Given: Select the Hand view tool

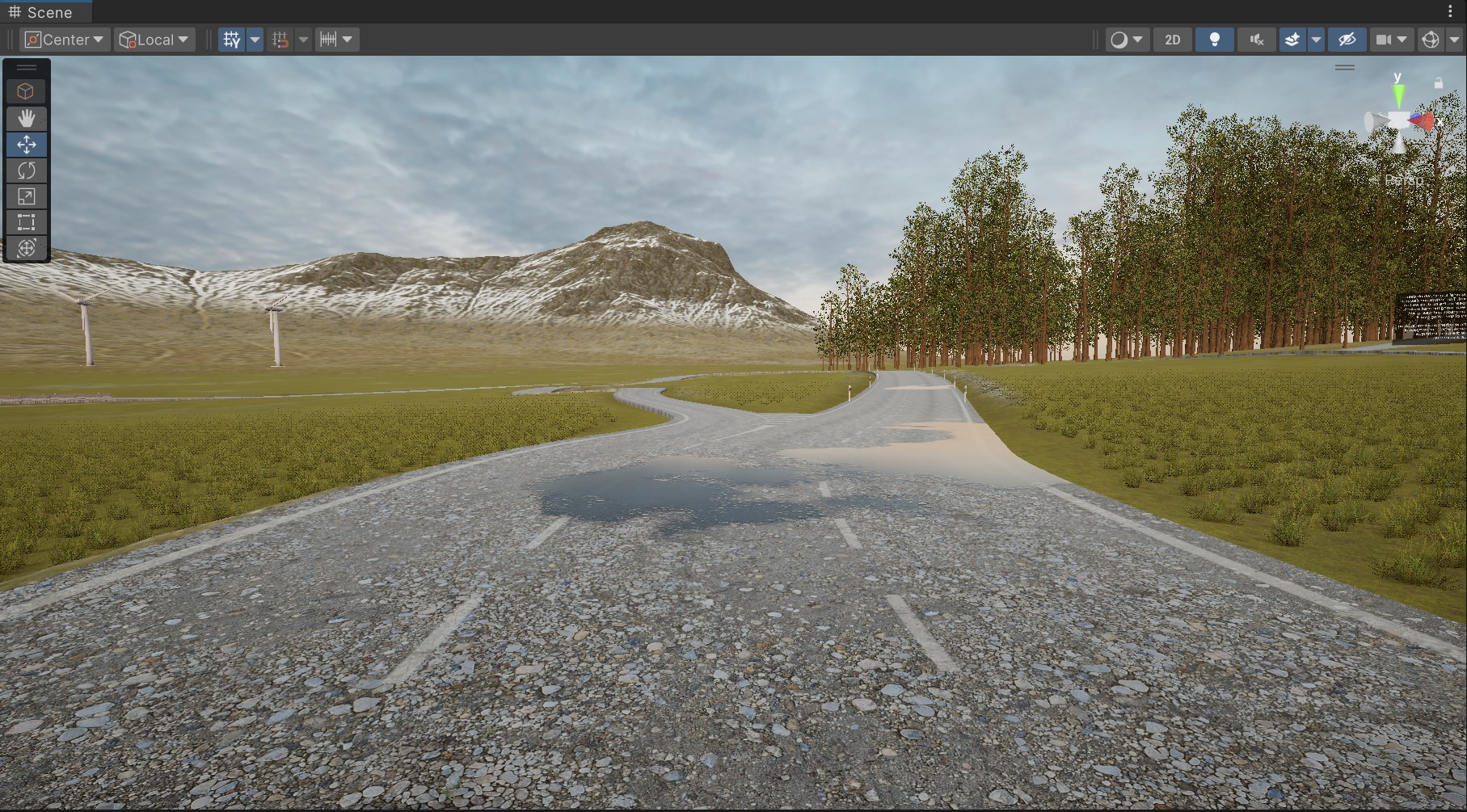Looking at the screenshot, I should [x=26, y=119].
